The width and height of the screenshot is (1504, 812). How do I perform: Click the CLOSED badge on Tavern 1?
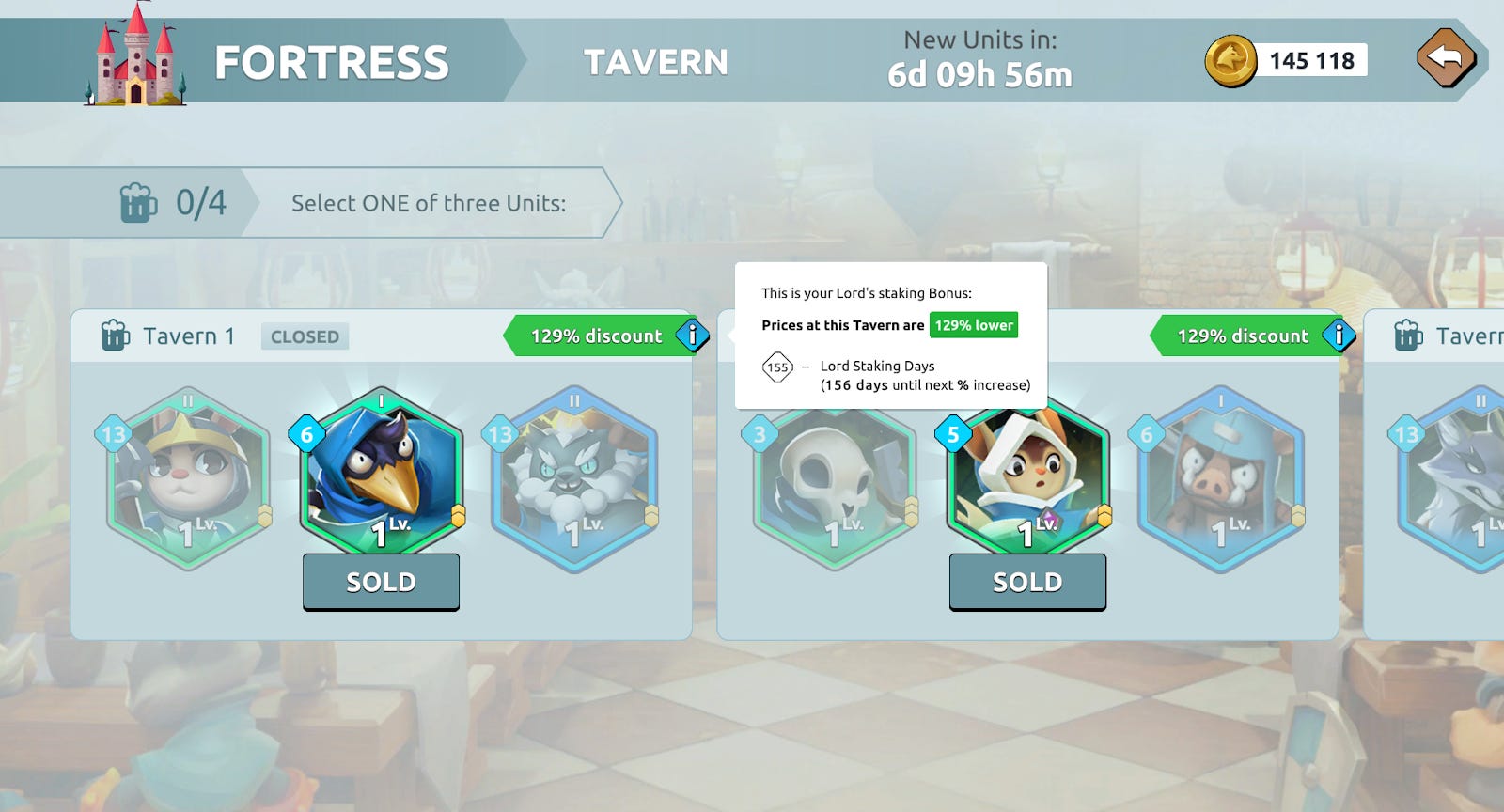coord(304,336)
